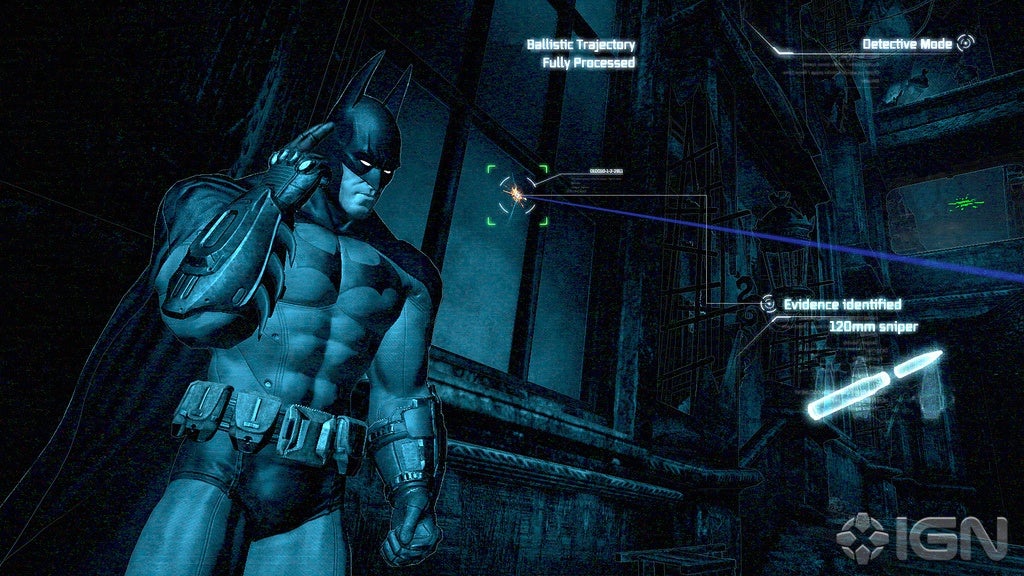Click the Evidence identified marker icon
The height and width of the screenshot is (576, 1024).
pos(768,303)
